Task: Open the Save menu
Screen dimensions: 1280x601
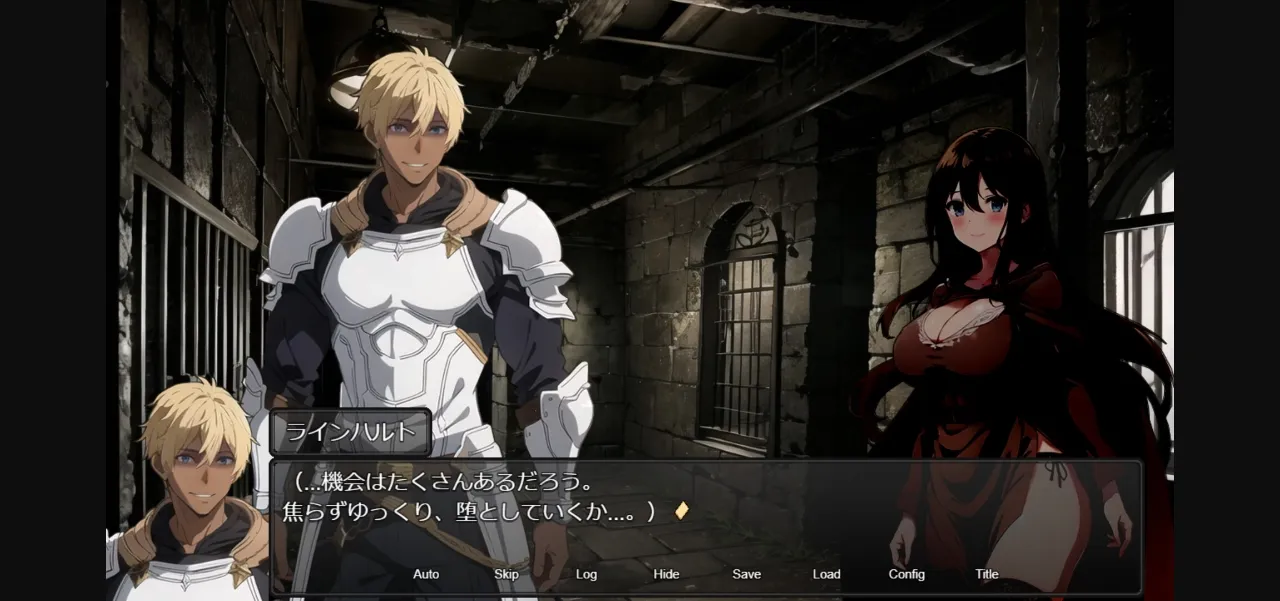Action: pyautogui.click(x=746, y=574)
